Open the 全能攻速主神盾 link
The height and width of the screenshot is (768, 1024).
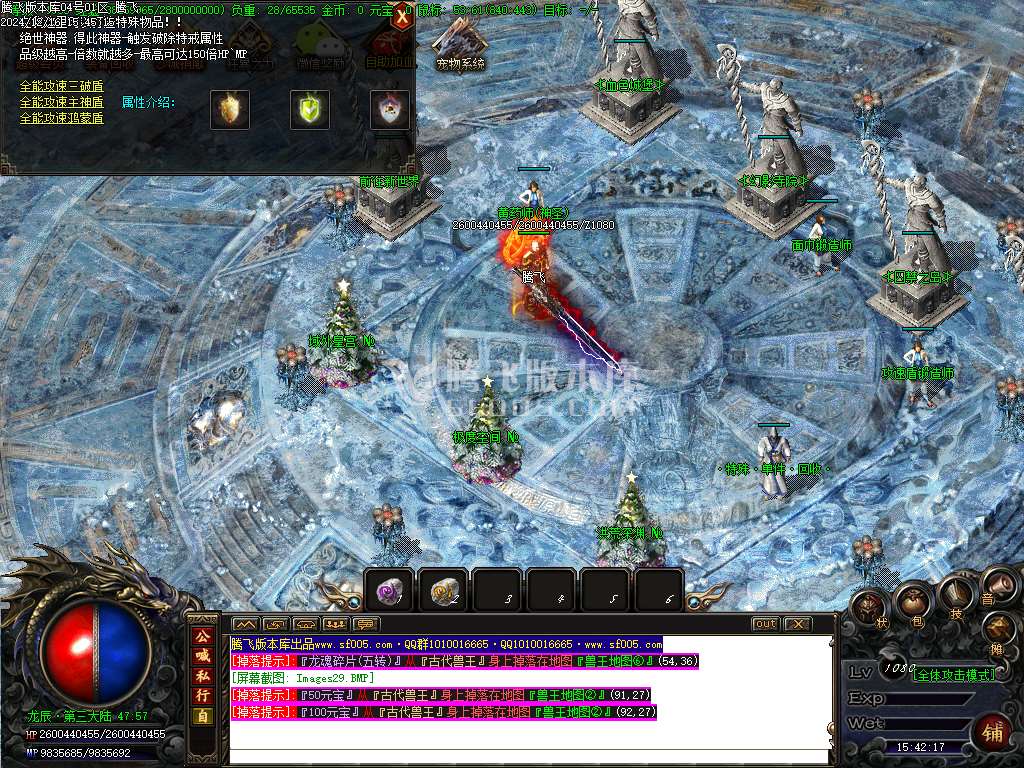coord(62,103)
